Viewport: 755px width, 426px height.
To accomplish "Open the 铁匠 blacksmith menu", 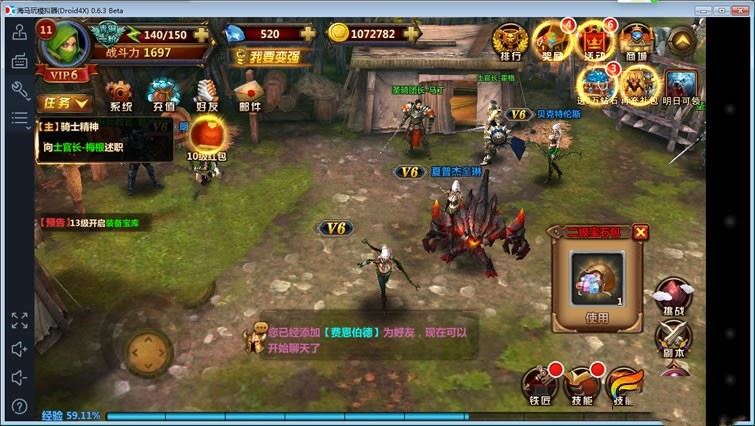I will coord(538,386).
